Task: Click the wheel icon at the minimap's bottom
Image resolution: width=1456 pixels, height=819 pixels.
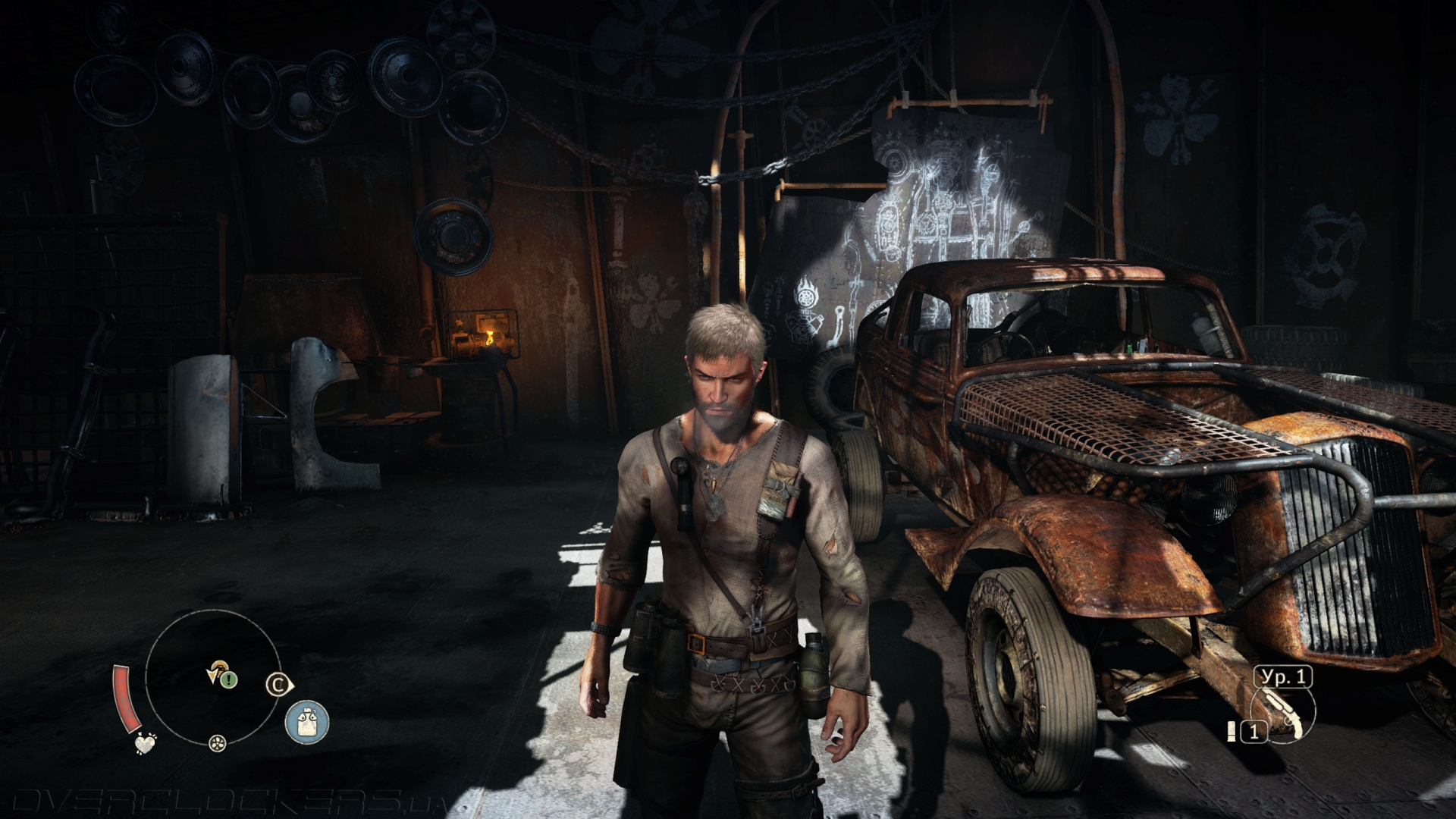Action: tap(217, 745)
